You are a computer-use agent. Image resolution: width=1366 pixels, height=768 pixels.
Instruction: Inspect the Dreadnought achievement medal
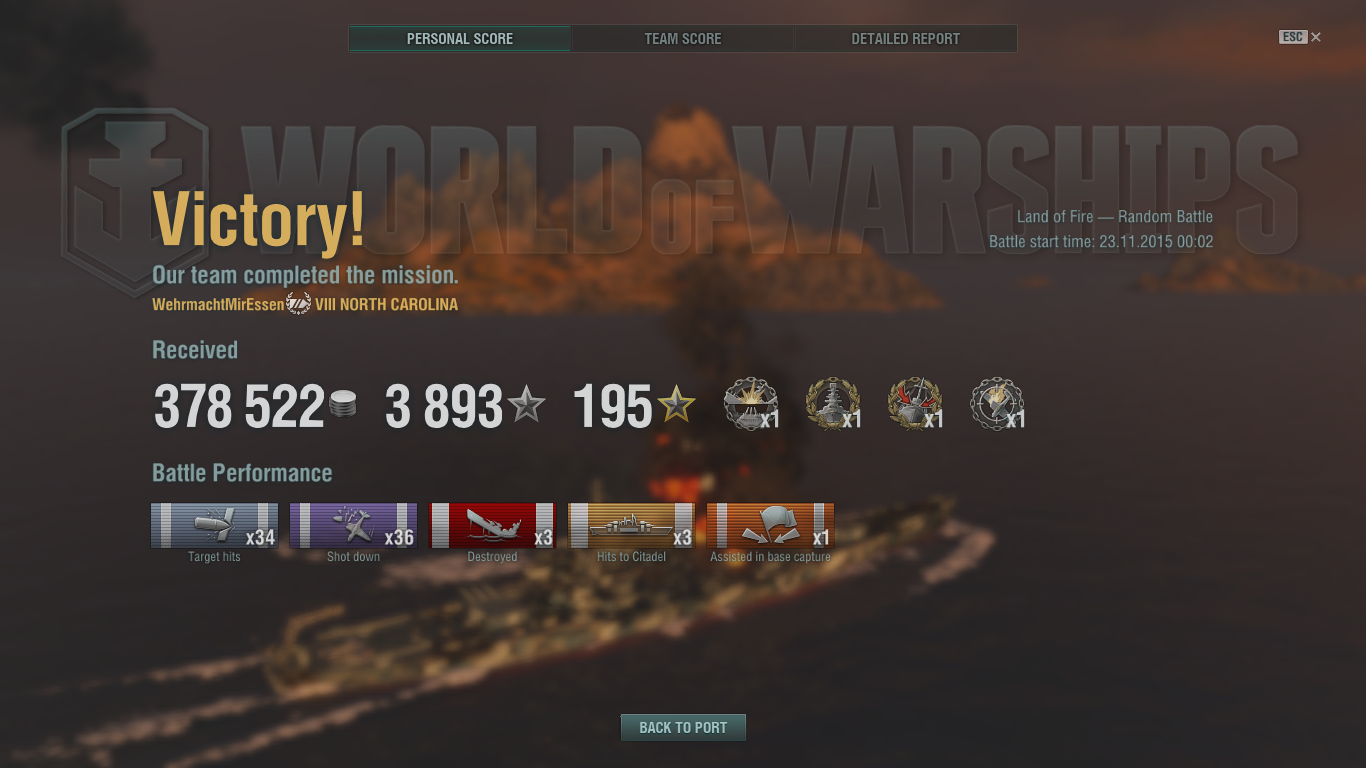[913, 402]
